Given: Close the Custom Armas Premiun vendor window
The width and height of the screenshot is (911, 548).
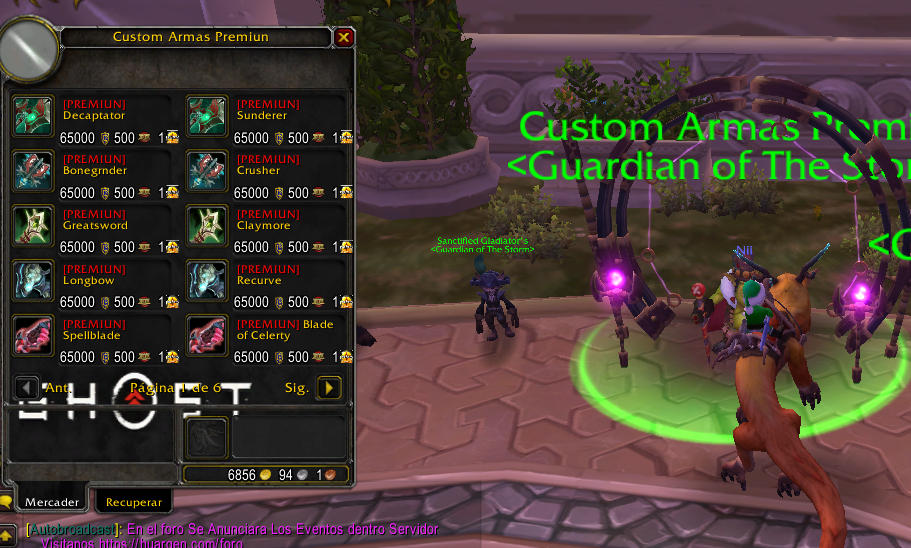Looking at the screenshot, I should (344, 38).
